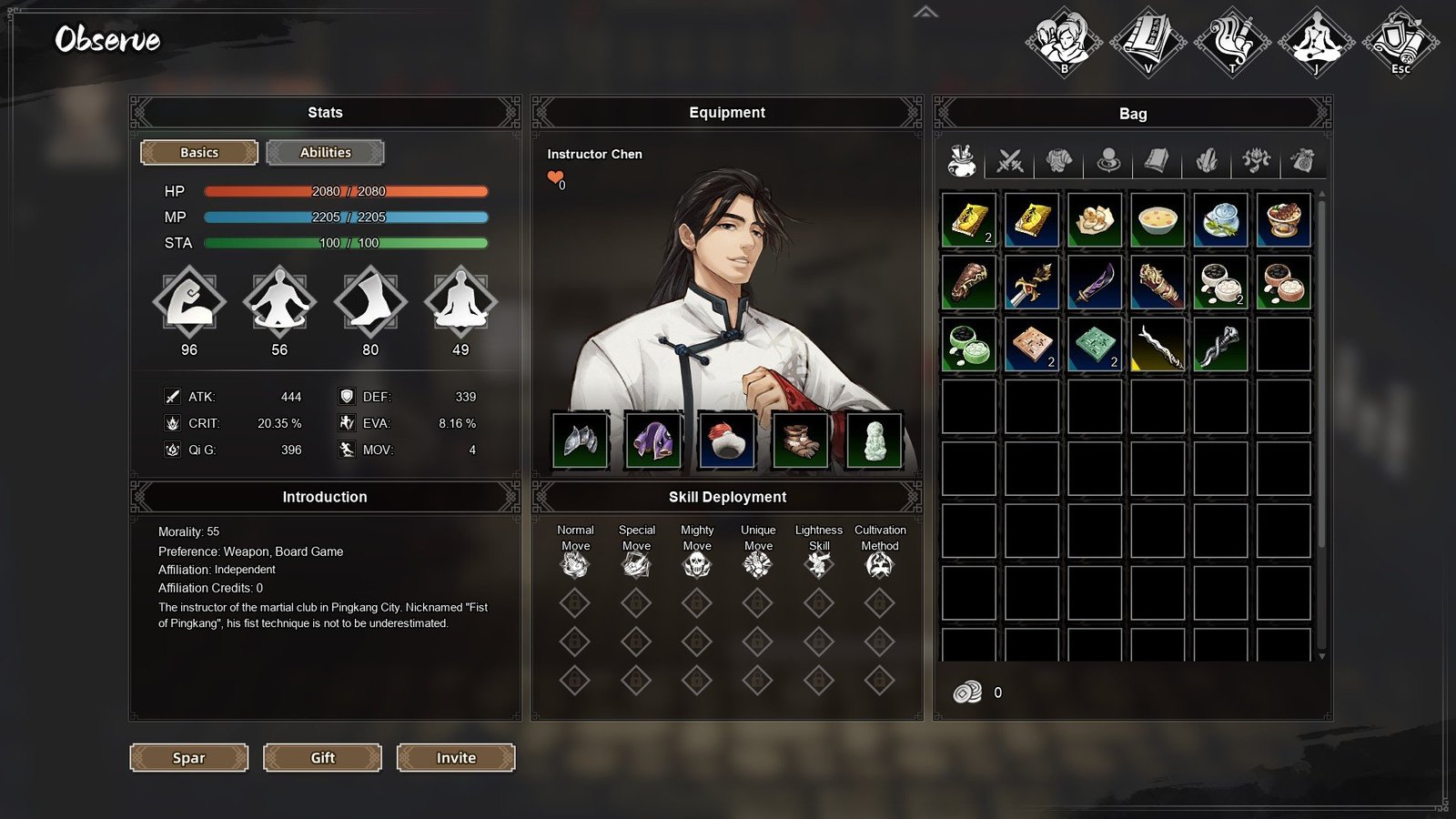The width and height of the screenshot is (1456, 819).
Task: Open the book category in the bag
Action: click(1157, 161)
